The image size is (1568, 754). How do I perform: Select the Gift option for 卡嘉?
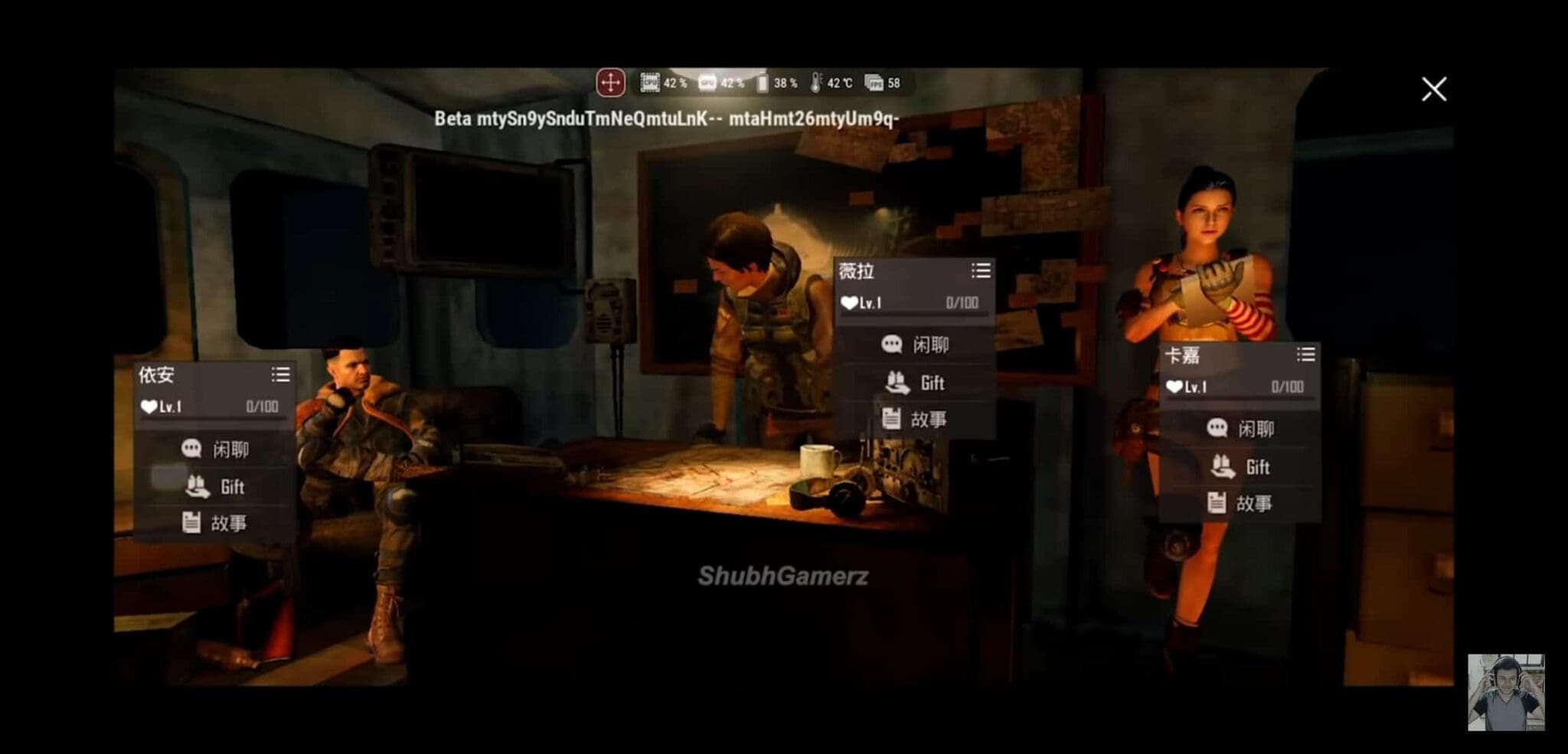click(x=1240, y=467)
